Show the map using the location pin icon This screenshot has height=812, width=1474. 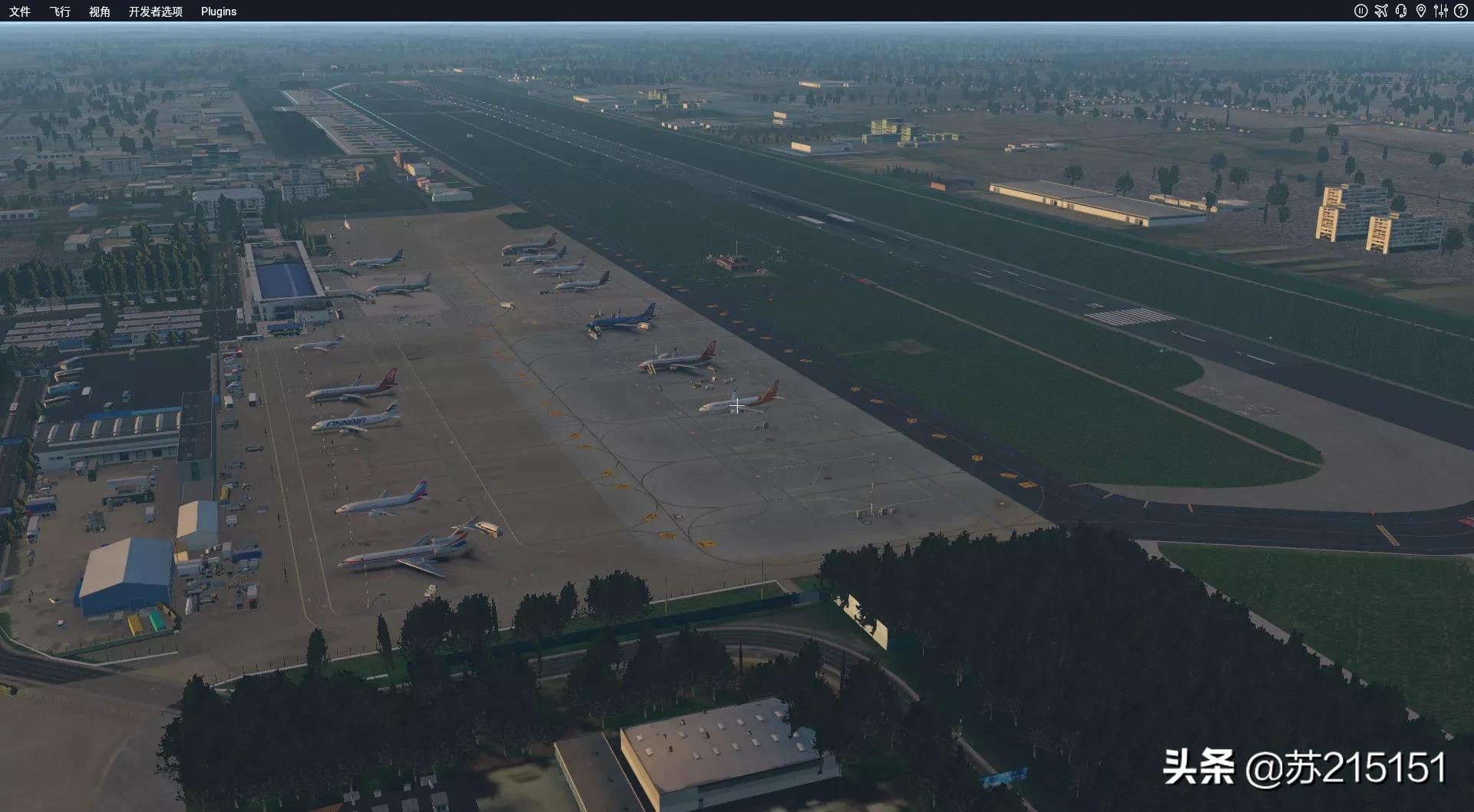[x=1421, y=11]
